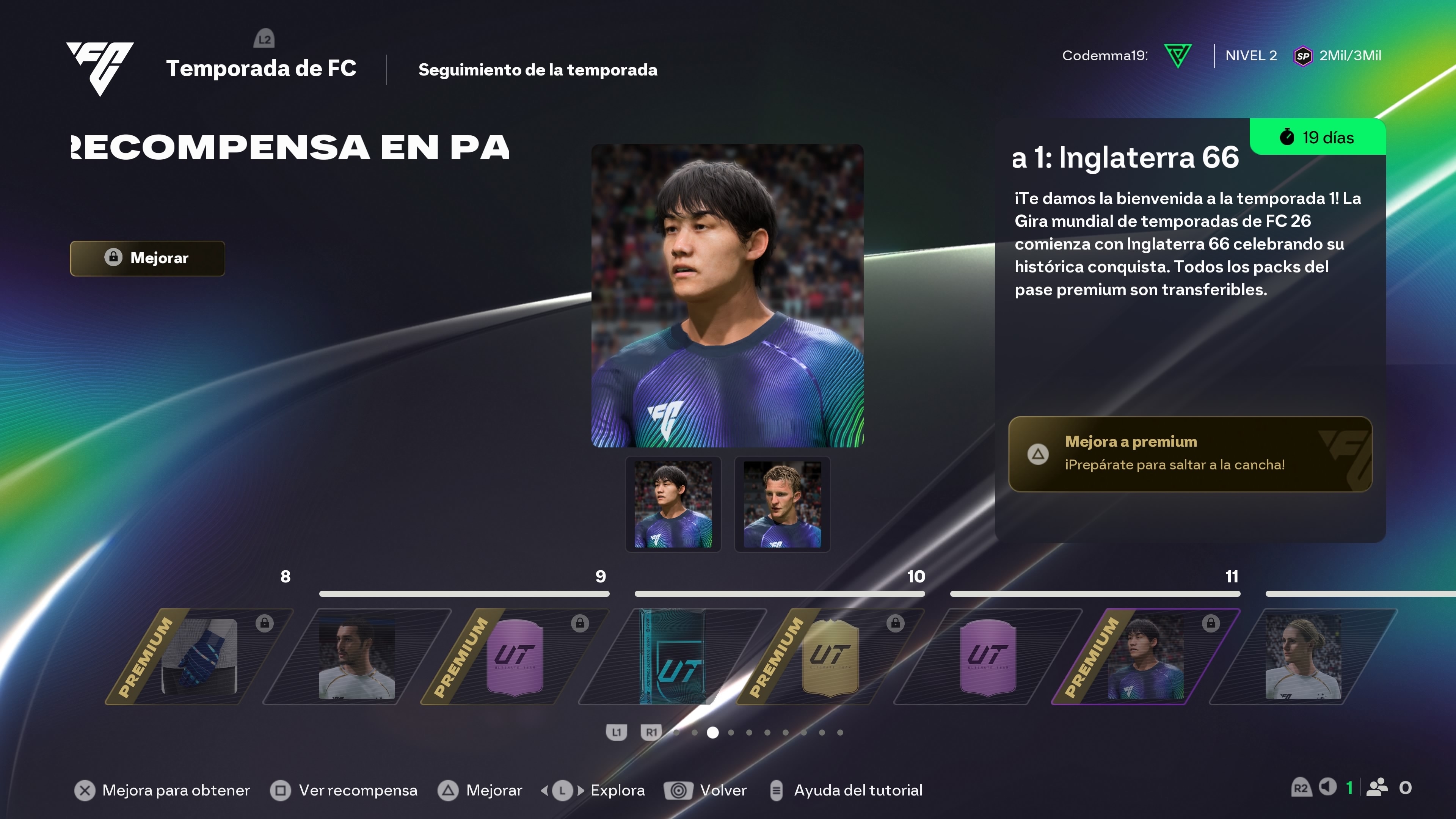Open the Mejora a premium banner
Viewport: 1456px width, 819px height.
(x=1190, y=454)
